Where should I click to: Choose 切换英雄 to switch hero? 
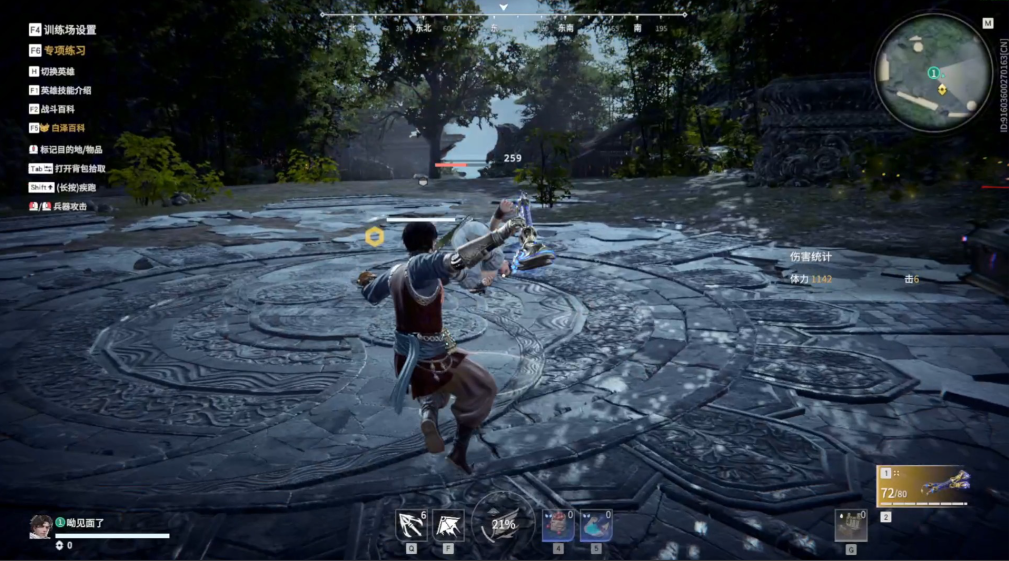[x=57, y=71]
